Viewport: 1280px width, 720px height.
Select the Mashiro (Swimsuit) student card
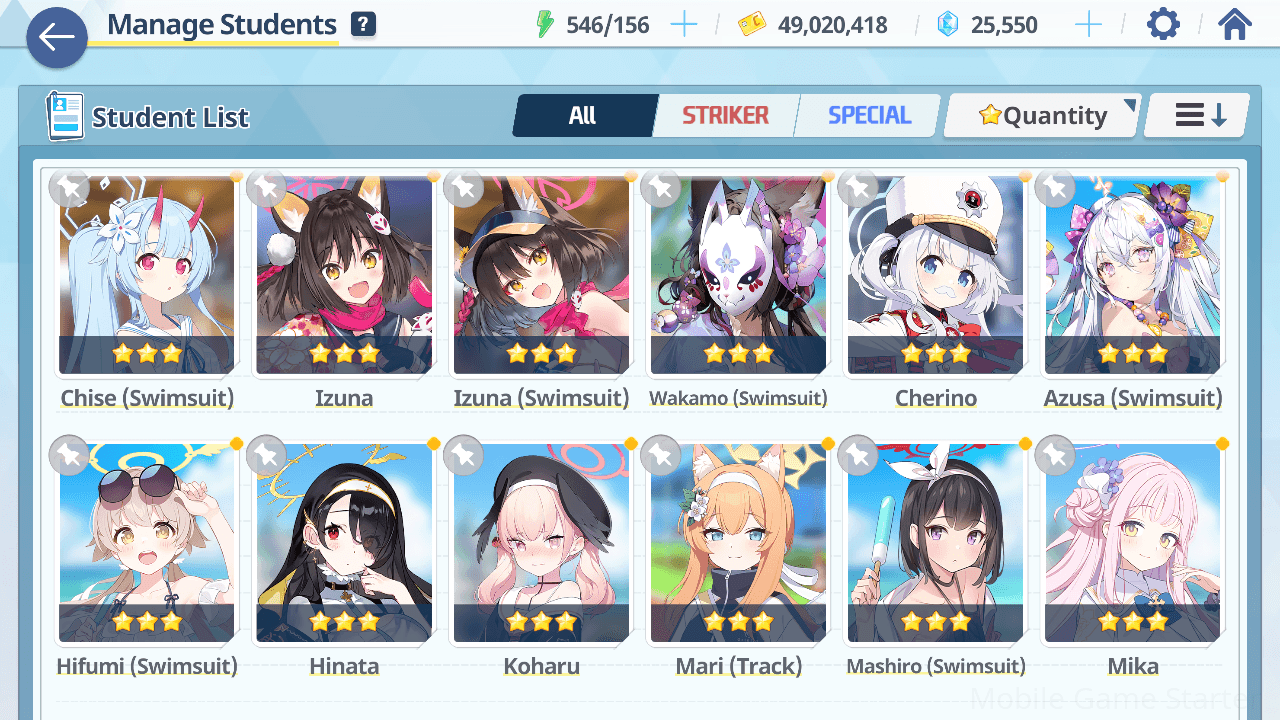point(935,543)
